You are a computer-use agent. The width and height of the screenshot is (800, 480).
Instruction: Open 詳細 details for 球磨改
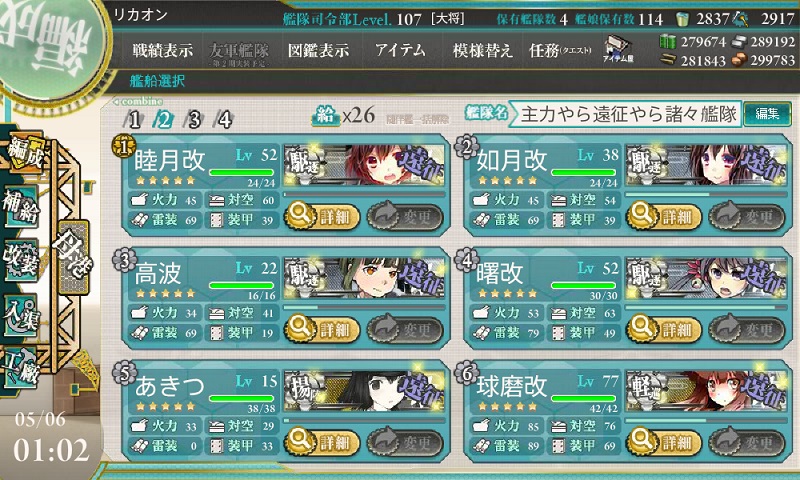click(662, 441)
